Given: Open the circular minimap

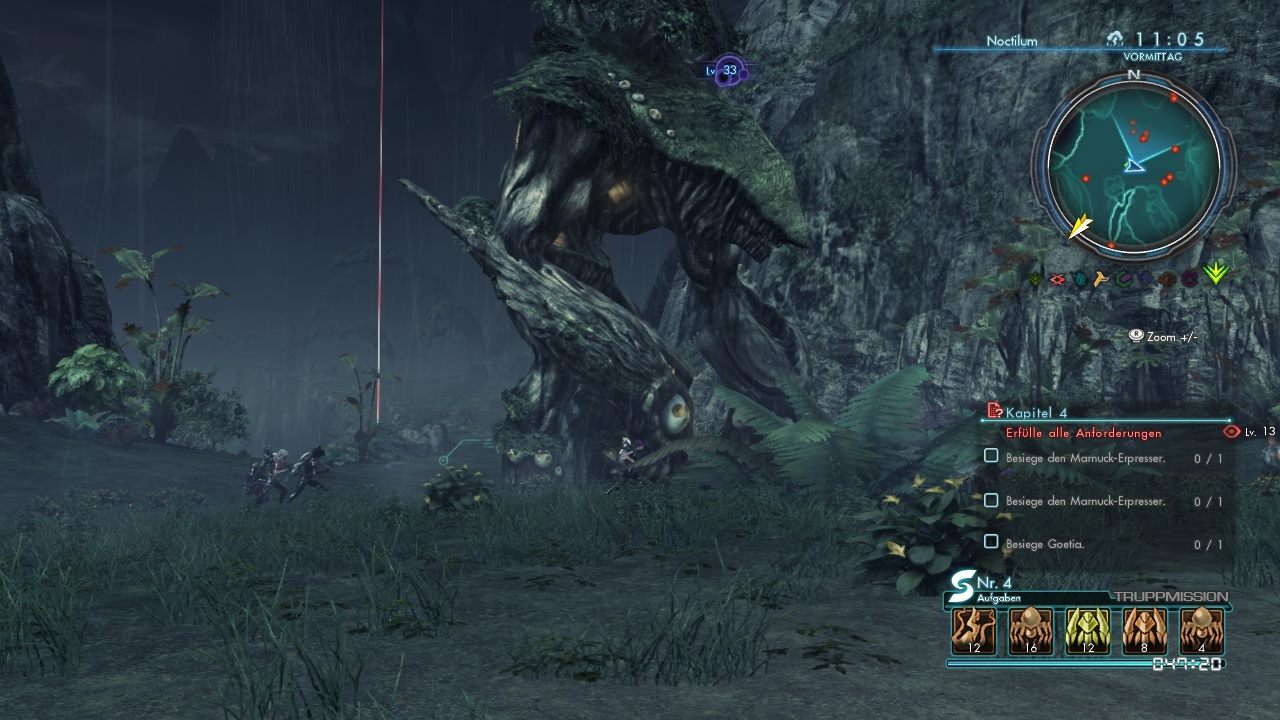Looking at the screenshot, I should point(1134,164).
